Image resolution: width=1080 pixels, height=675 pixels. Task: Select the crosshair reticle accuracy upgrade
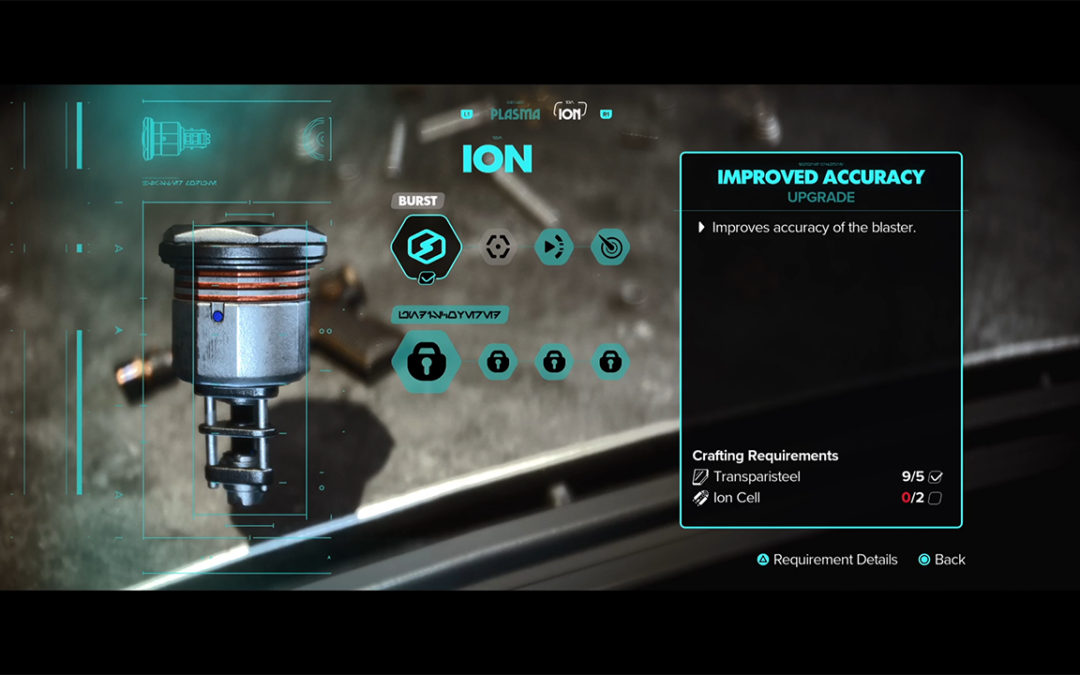[498, 246]
